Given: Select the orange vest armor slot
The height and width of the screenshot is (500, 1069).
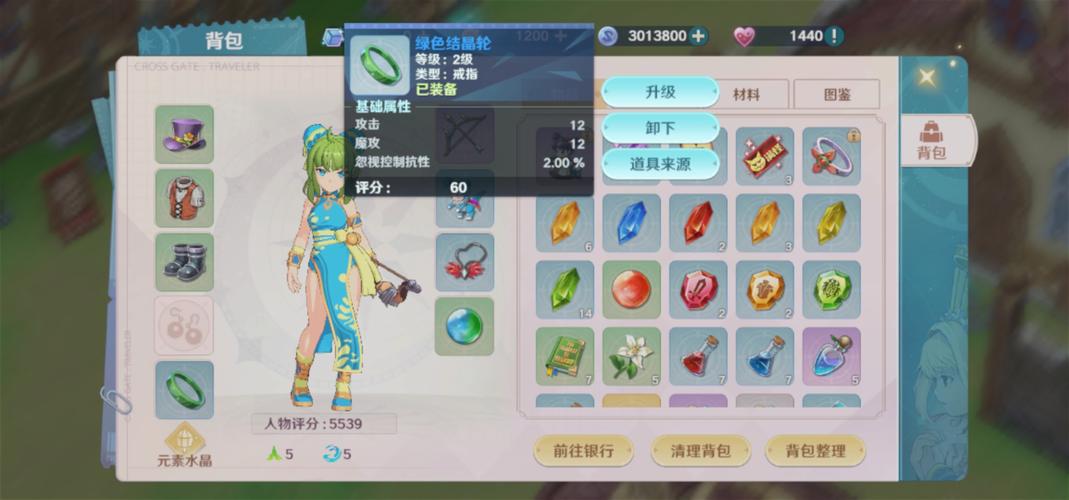Looking at the screenshot, I should point(184,198).
